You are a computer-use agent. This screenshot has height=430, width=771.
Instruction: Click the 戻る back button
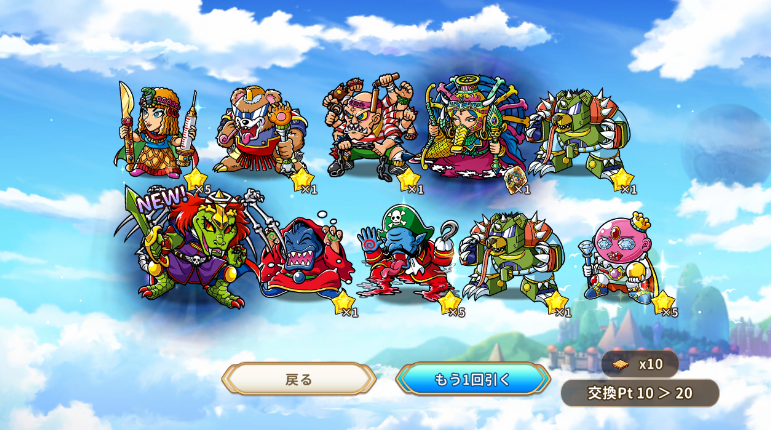(x=299, y=379)
